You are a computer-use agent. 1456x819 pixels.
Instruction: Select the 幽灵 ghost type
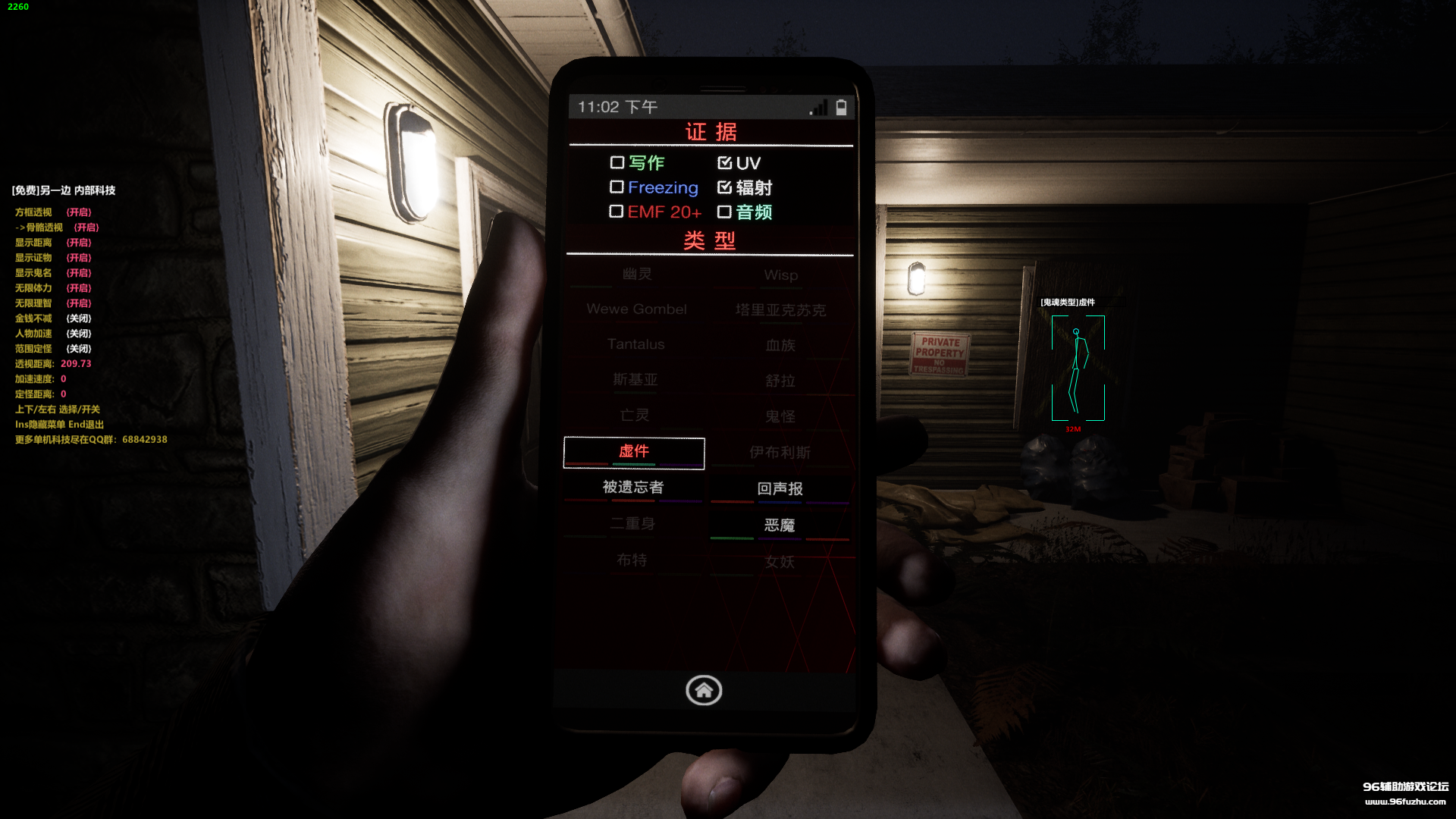(637, 275)
